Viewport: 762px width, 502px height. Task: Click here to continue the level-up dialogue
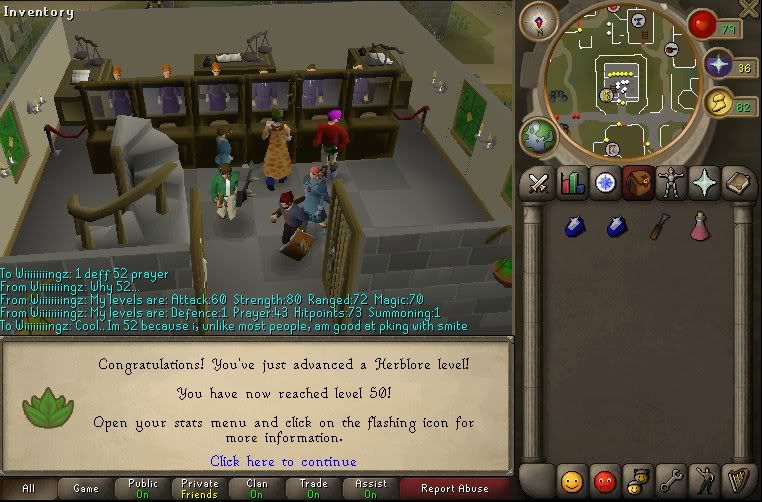[283, 461]
